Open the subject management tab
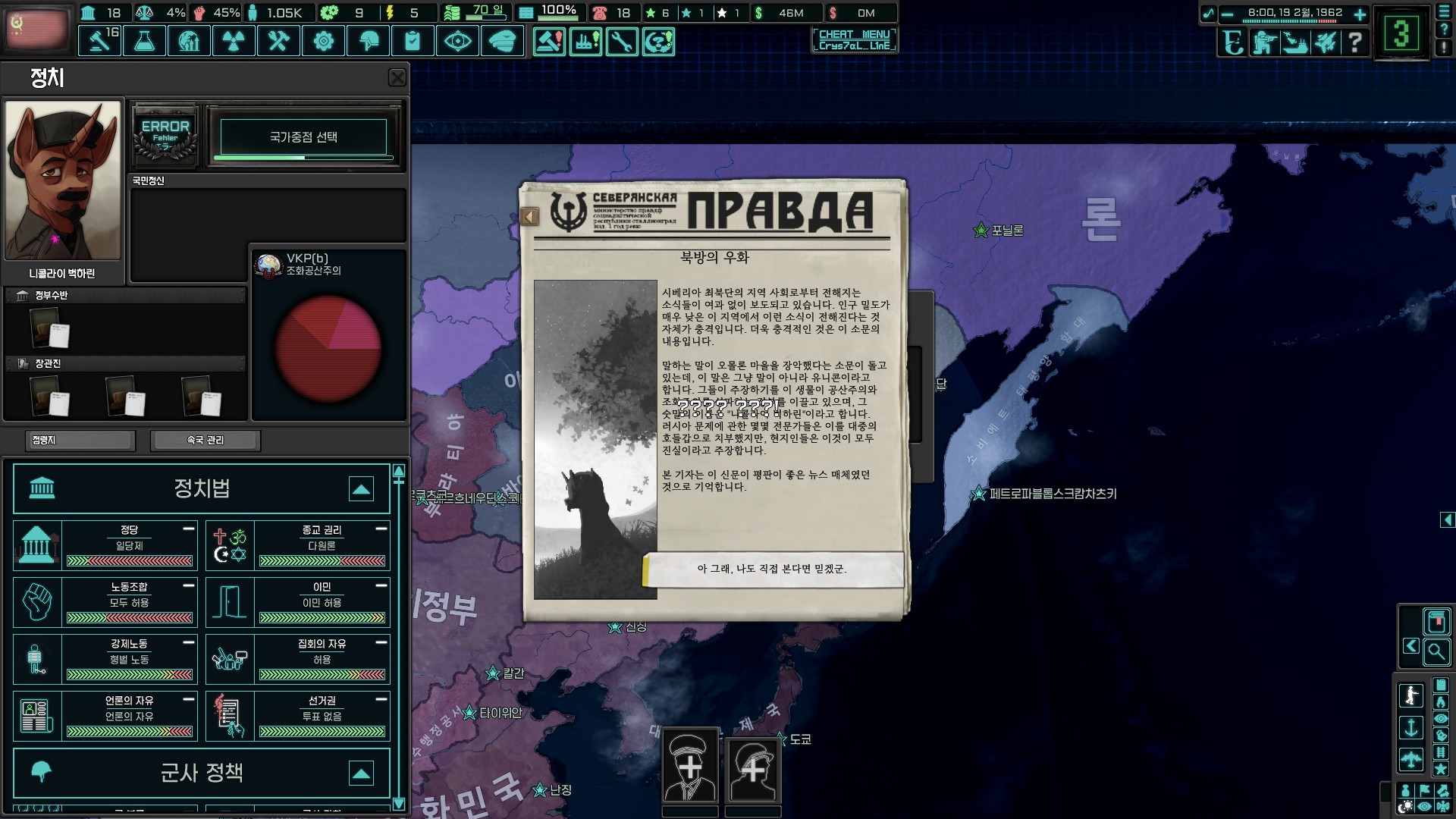 point(206,440)
